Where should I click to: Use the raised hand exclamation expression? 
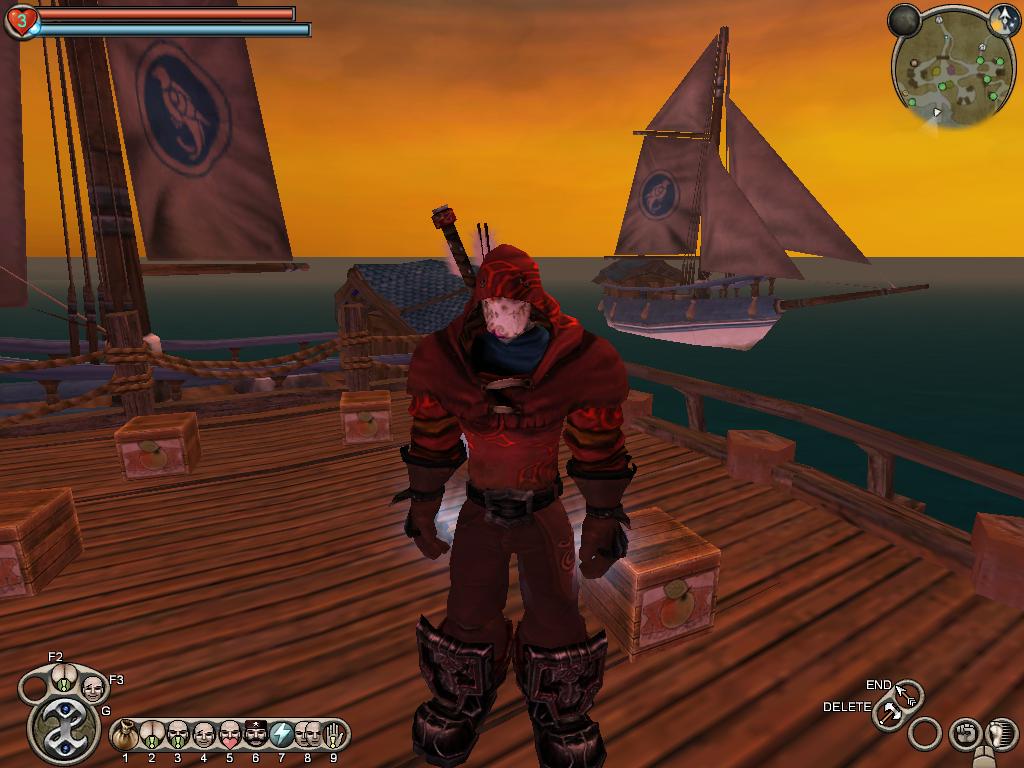tap(334, 735)
